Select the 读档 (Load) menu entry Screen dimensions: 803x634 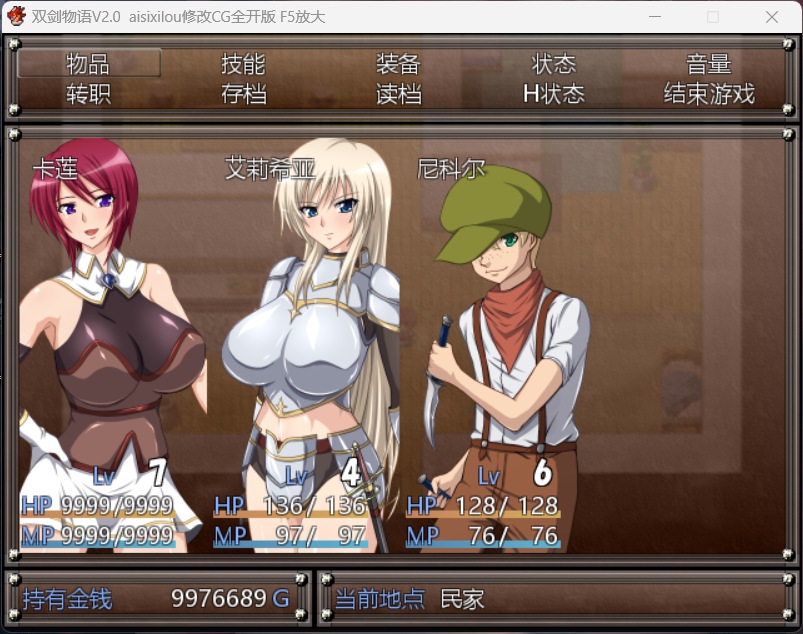pos(398,94)
